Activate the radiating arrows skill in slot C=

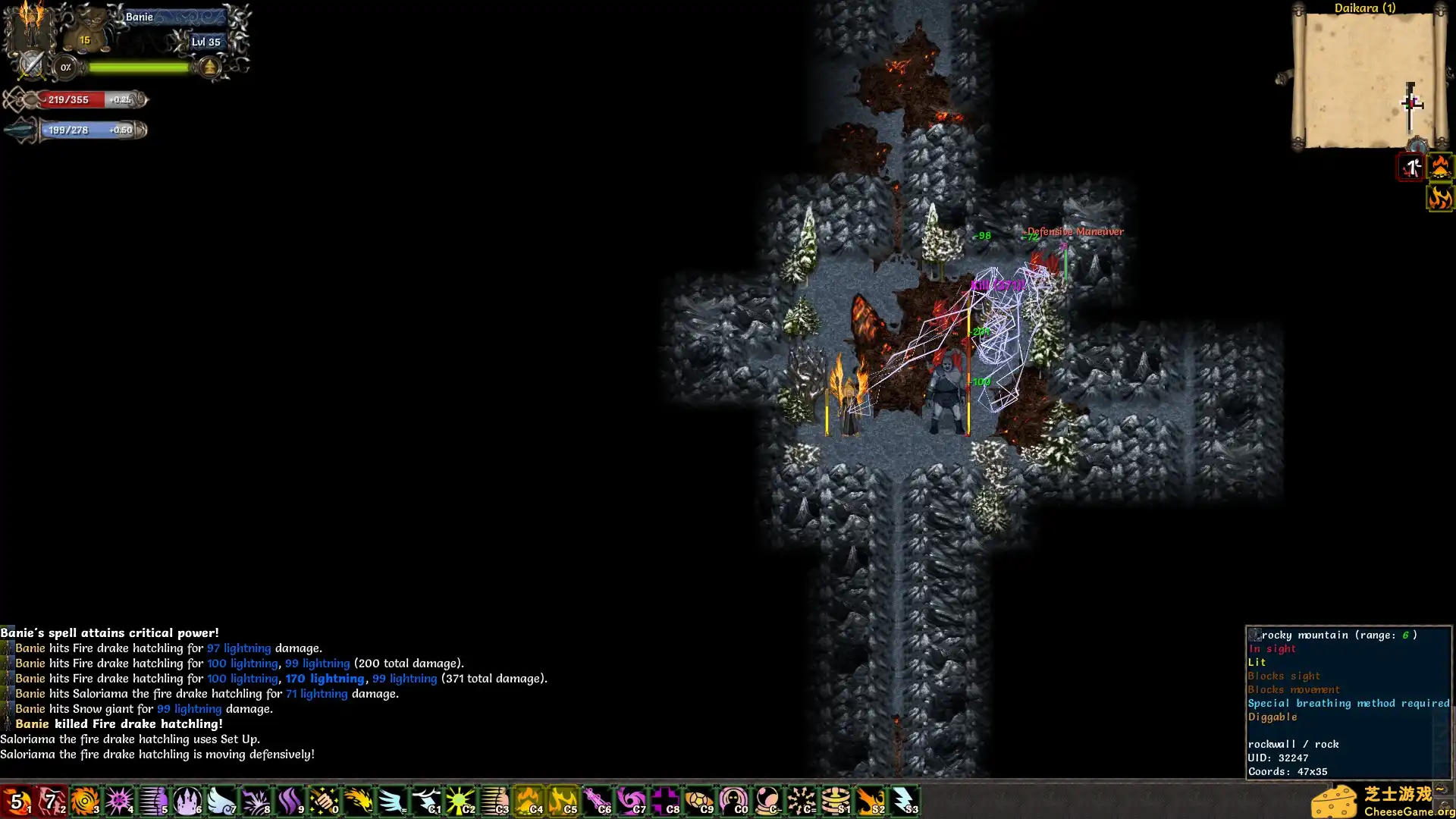coord(802,801)
